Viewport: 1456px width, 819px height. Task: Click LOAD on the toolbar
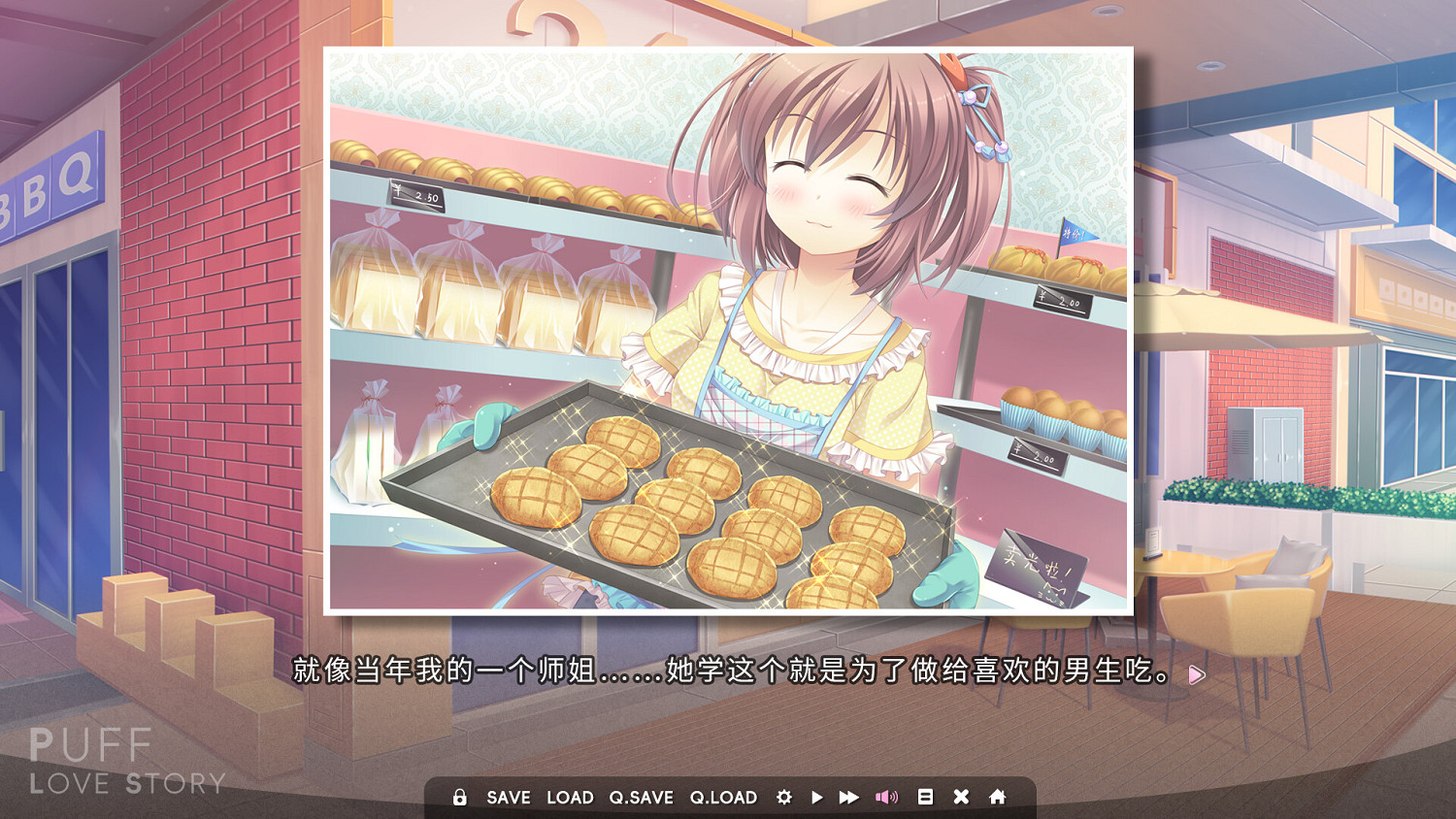(x=571, y=797)
